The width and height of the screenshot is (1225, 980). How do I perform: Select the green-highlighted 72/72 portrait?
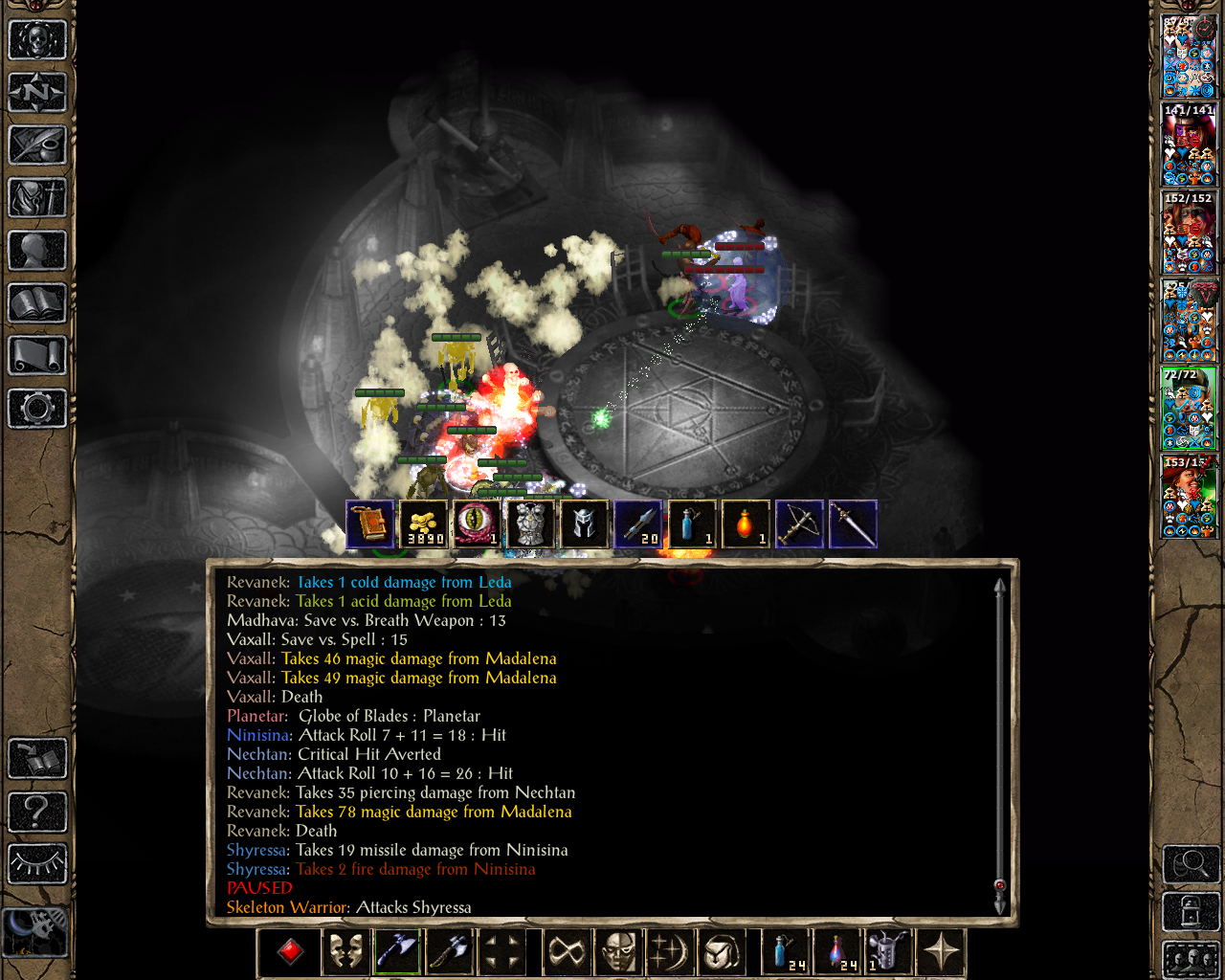coord(1189,409)
